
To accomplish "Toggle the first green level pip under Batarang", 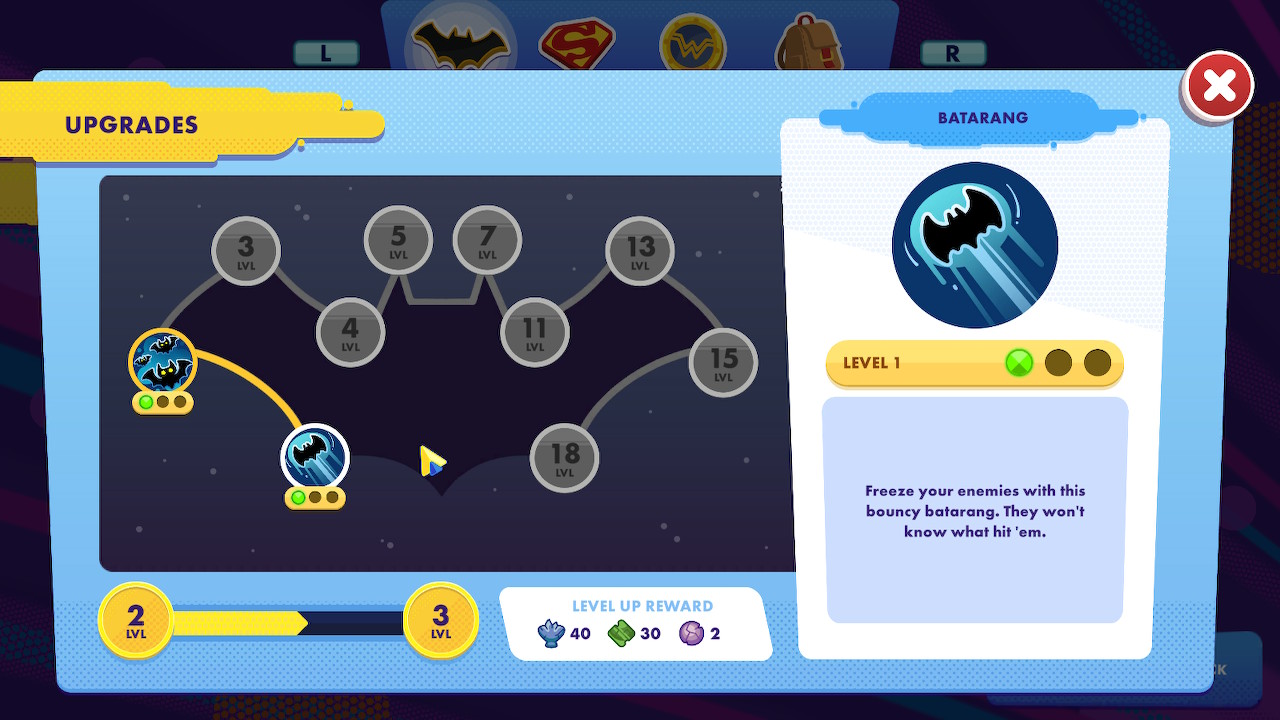I will point(299,496).
